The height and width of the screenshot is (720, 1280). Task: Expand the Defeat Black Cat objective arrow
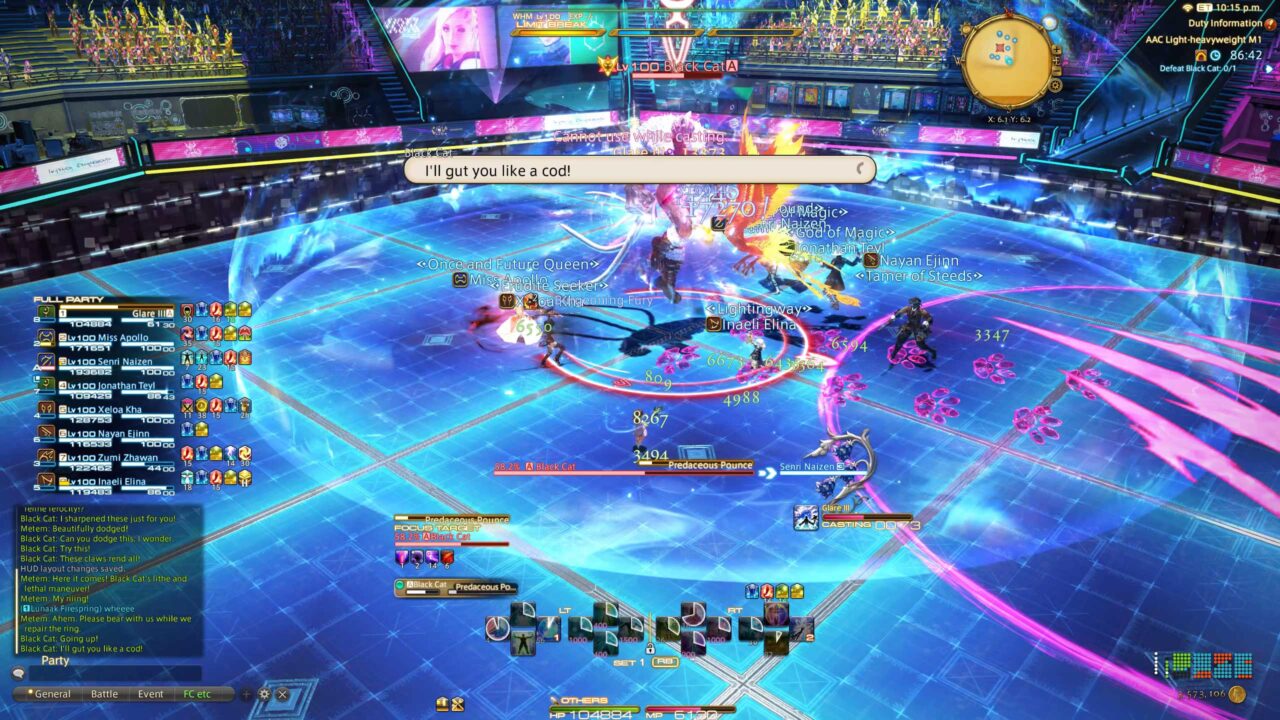[1268, 70]
